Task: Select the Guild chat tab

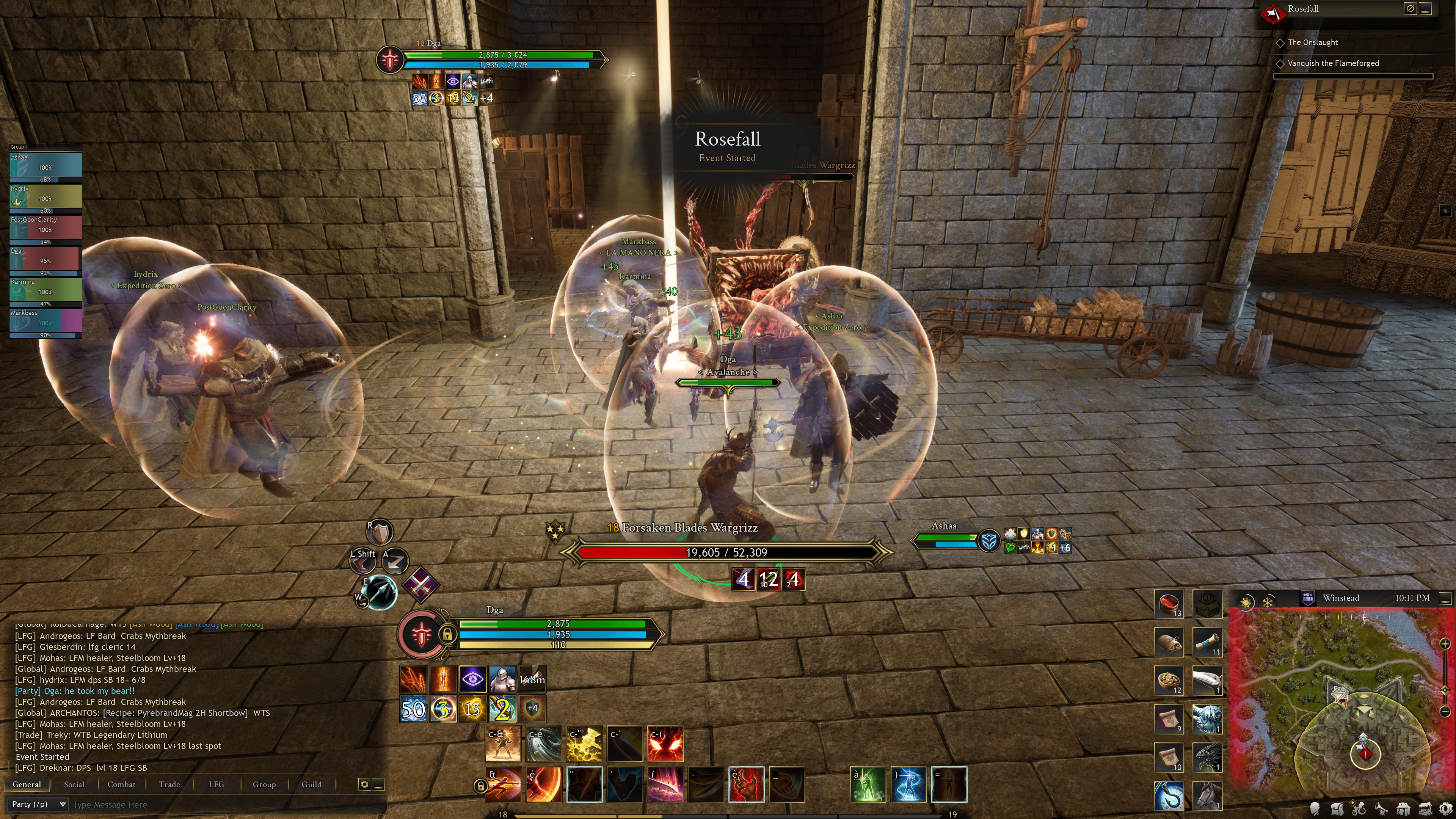Action: (x=311, y=784)
